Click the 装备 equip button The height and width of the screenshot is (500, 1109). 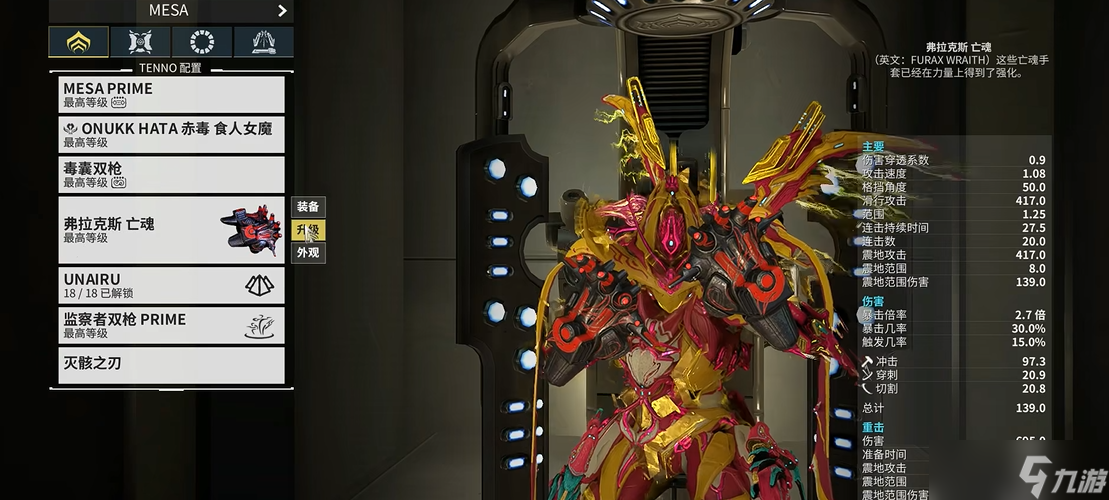(308, 207)
